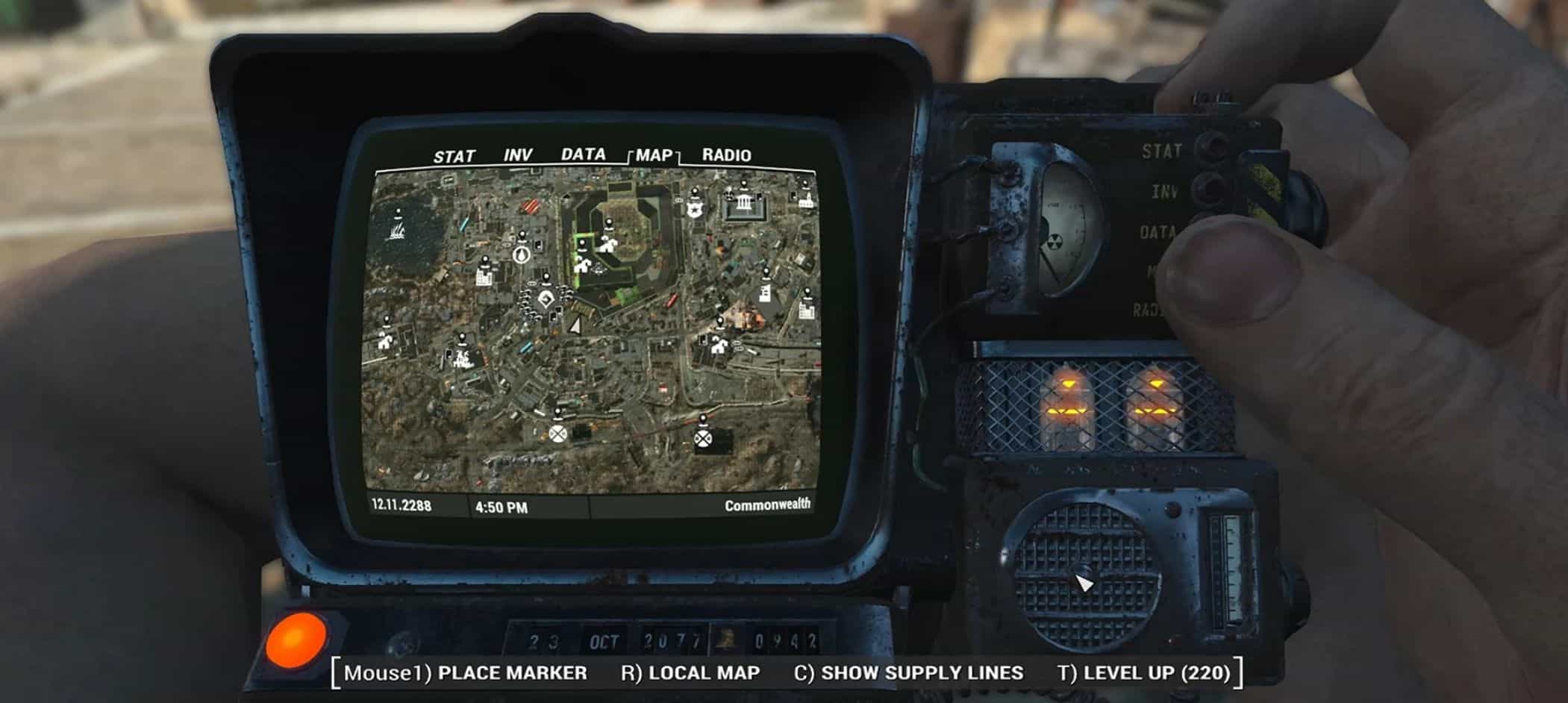Select the columned building map marker
Image resolution: width=1568 pixels, height=703 pixels.
click(744, 203)
